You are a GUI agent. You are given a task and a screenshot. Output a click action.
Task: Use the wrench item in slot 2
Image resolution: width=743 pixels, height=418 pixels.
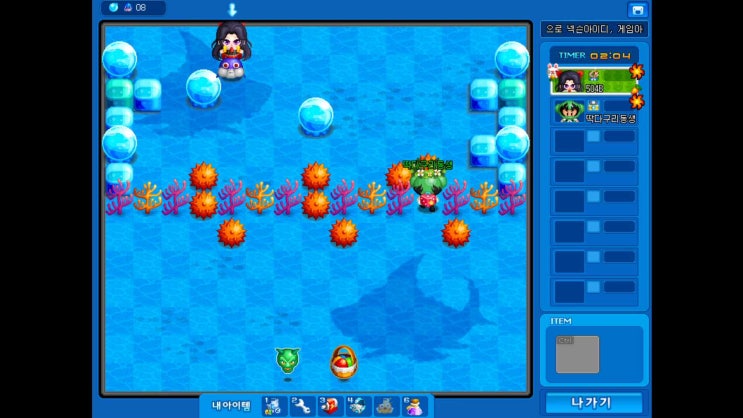pos(301,405)
